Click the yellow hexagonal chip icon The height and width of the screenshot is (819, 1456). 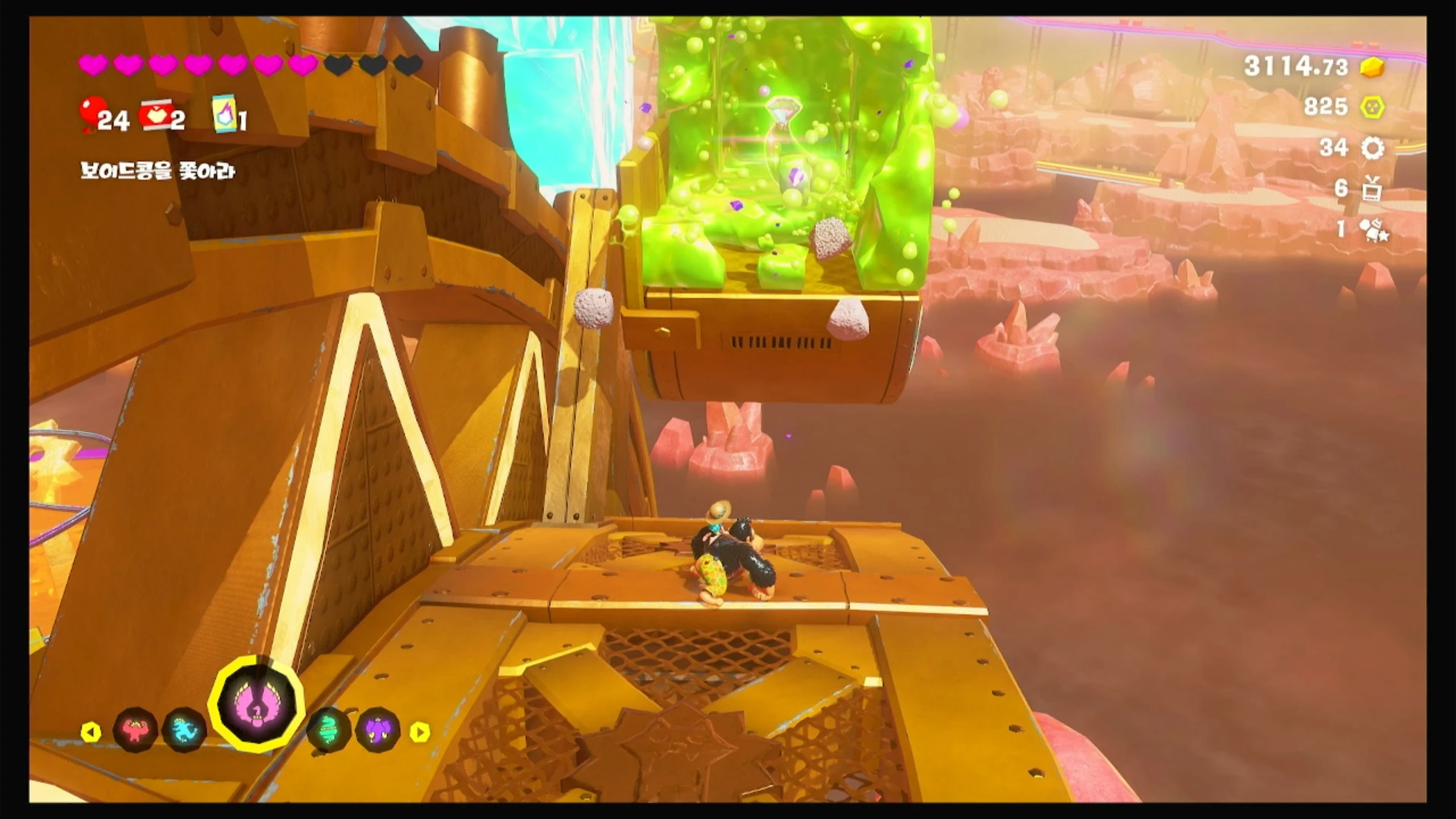1372,107
